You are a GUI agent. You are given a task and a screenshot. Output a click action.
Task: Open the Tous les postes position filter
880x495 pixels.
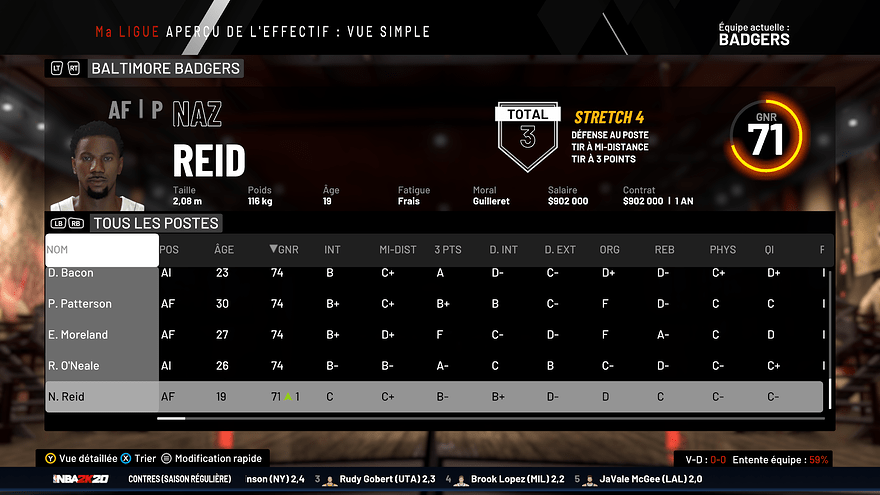[156, 223]
